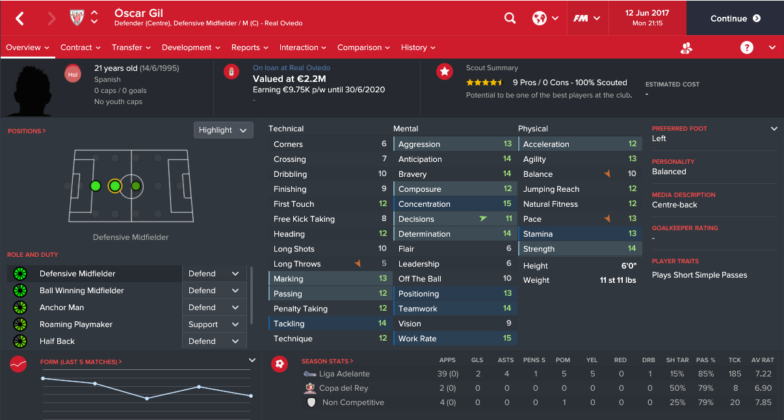Select the Anchor Man role row
784x420 pixels.
[95, 307]
